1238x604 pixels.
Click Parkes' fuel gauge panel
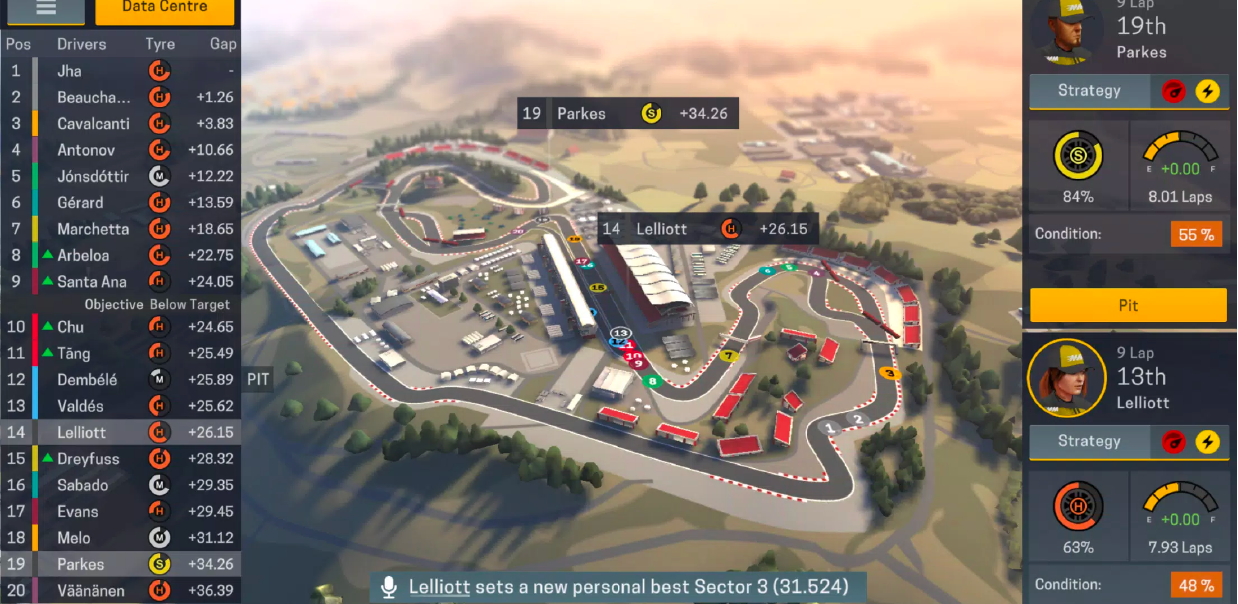pyautogui.click(x=1180, y=166)
